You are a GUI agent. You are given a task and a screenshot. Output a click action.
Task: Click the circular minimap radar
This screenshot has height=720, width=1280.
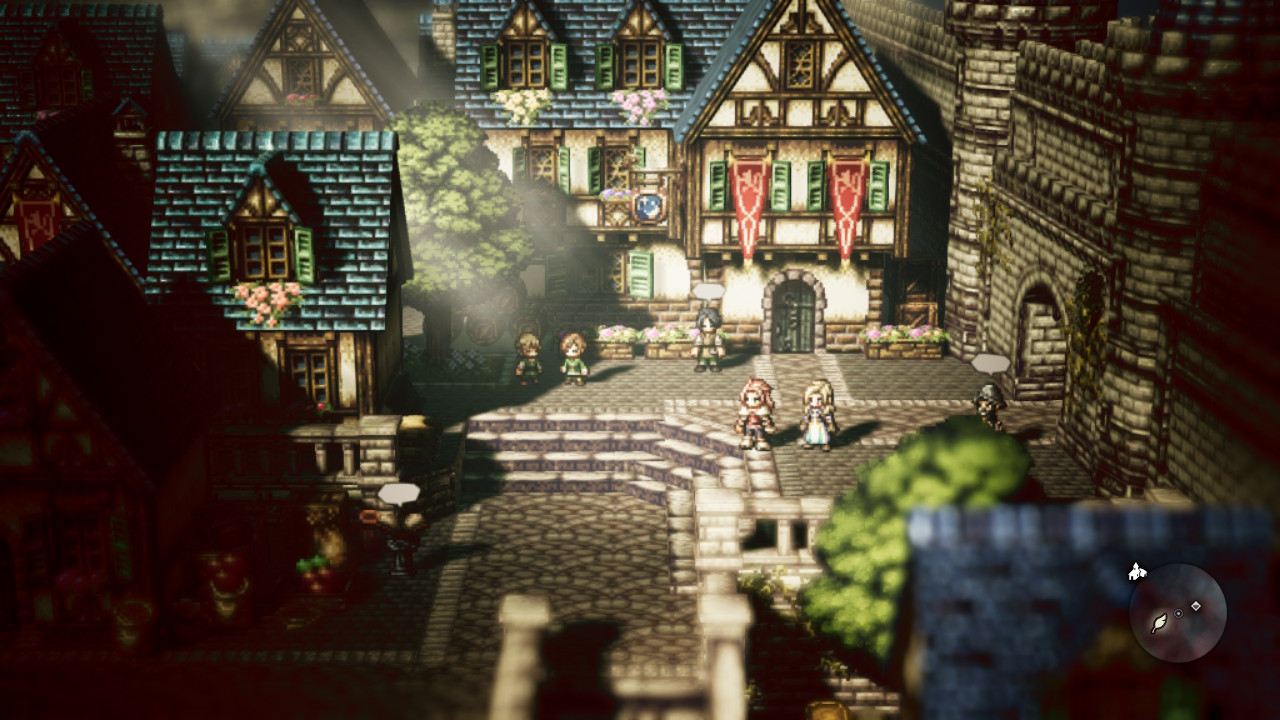pyautogui.click(x=1178, y=612)
